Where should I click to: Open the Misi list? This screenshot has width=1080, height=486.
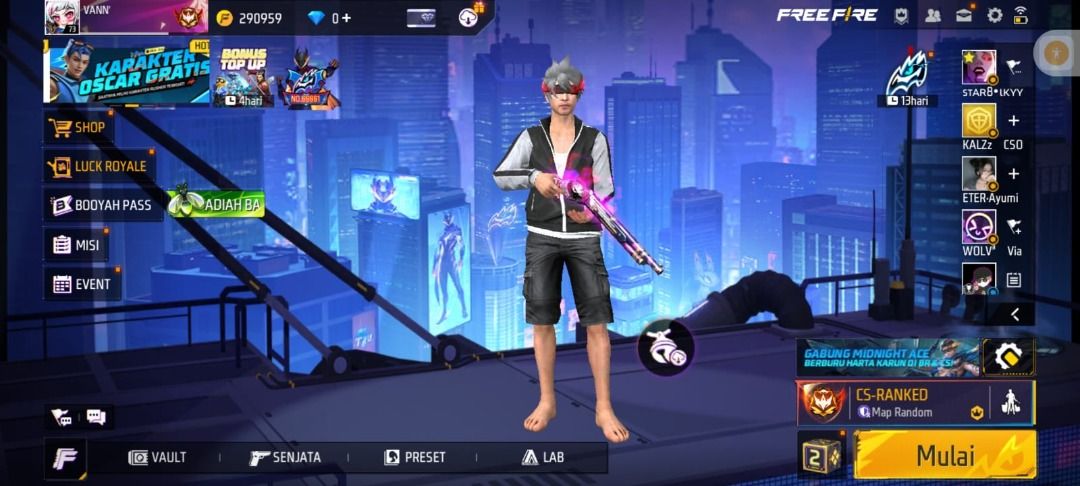[76, 245]
